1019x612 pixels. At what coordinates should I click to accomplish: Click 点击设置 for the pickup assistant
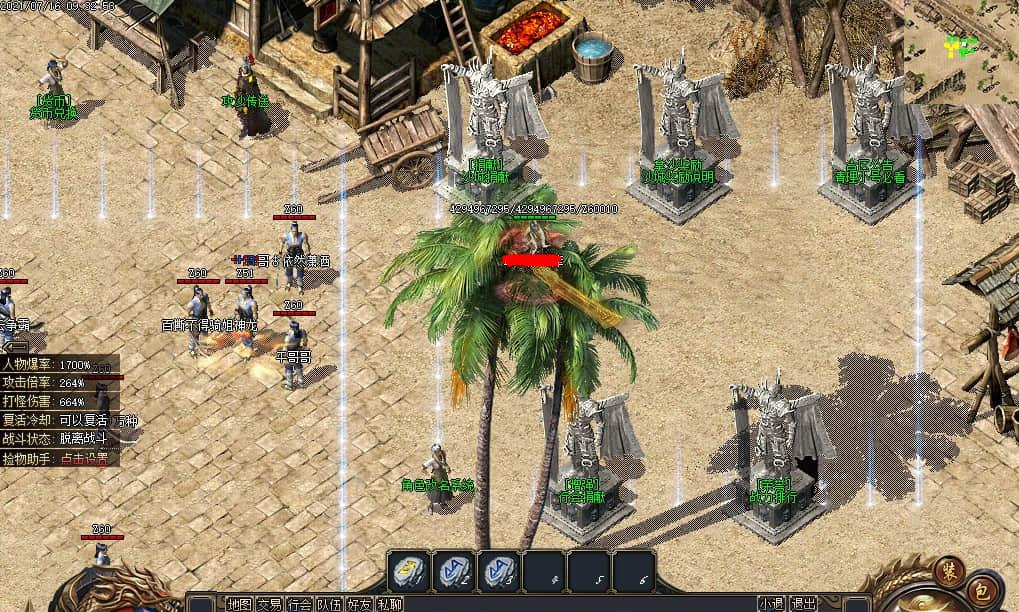89,458
